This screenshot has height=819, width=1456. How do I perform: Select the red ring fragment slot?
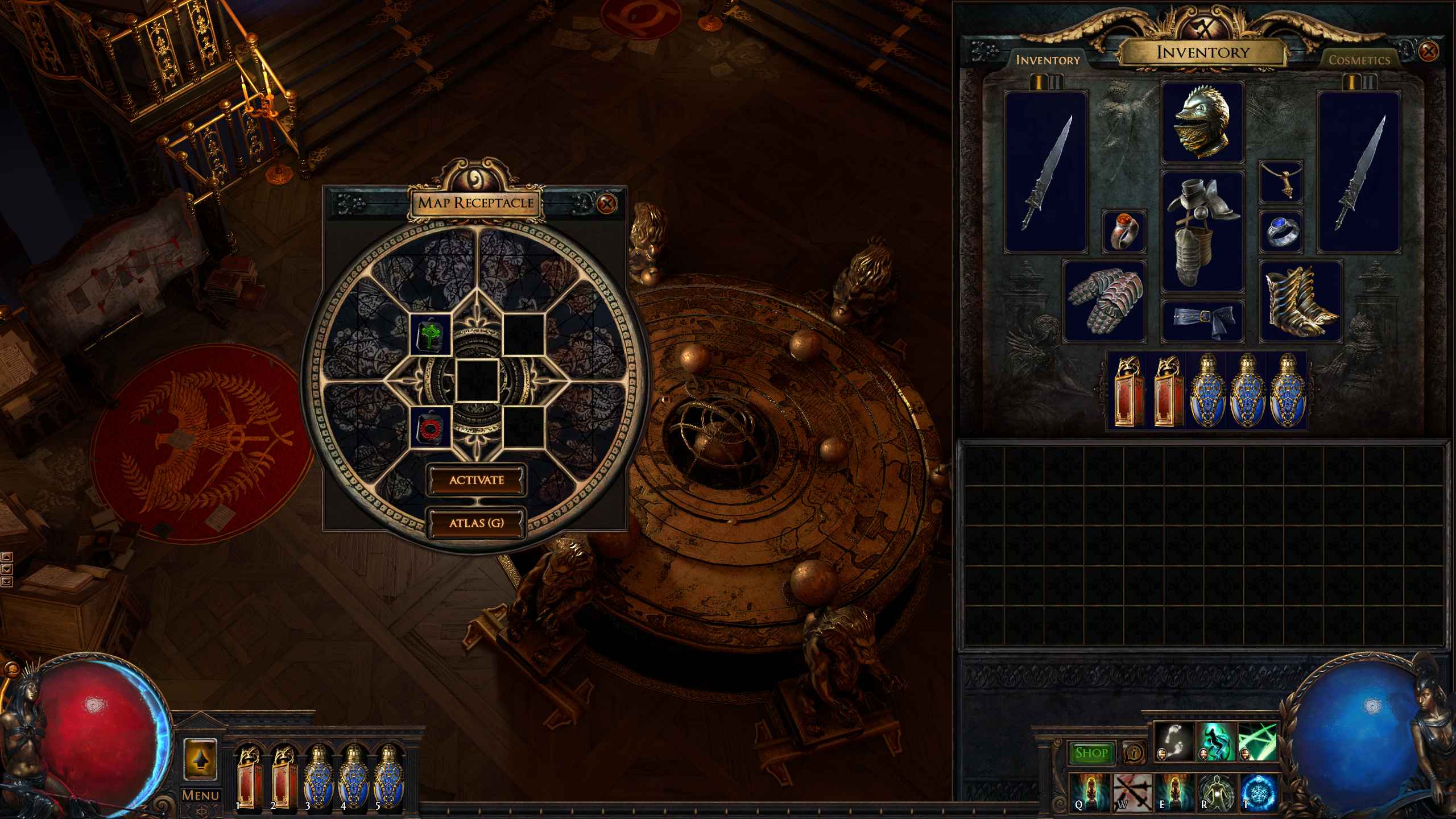[x=431, y=427]
